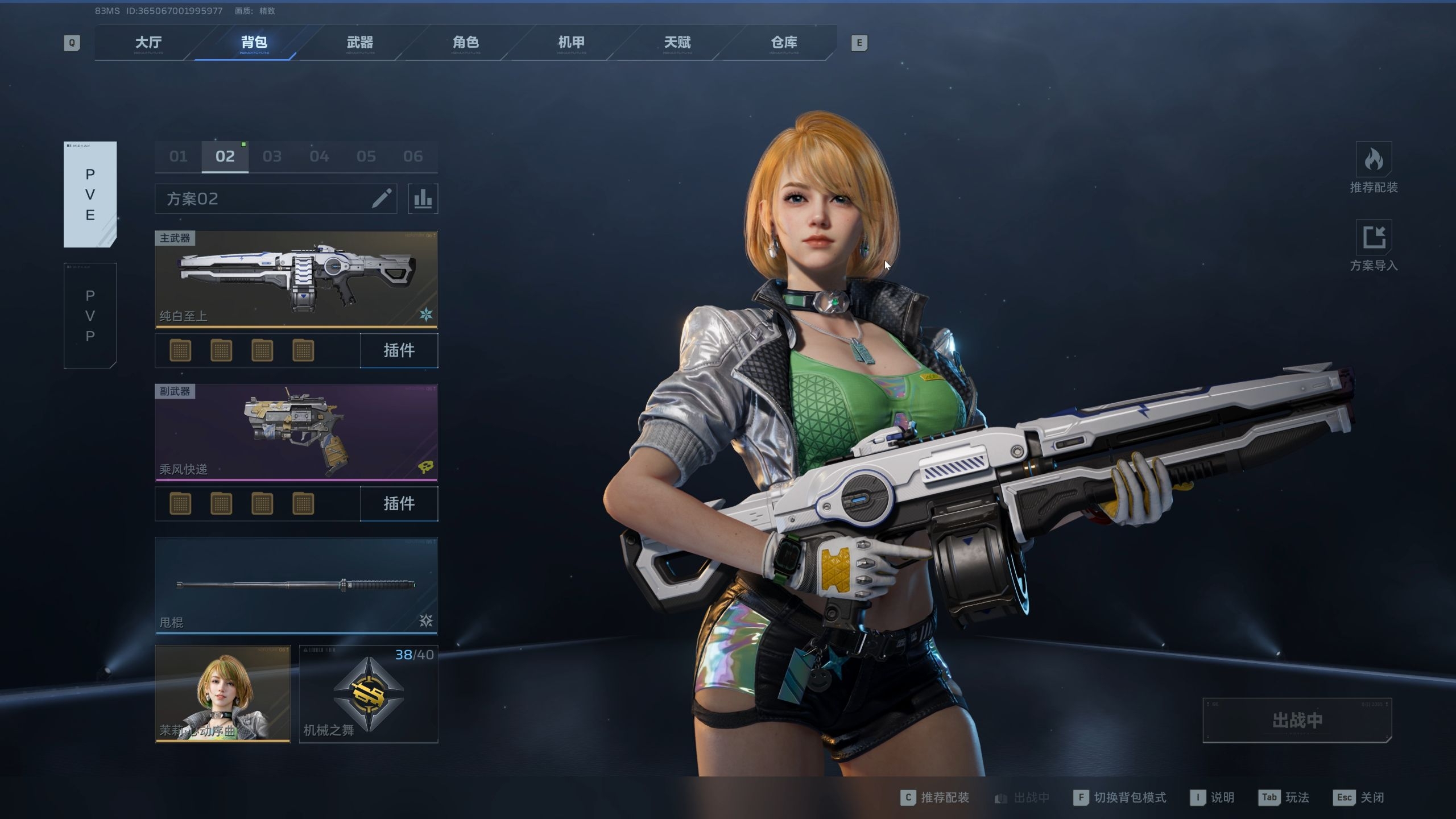The width and height of the screenshot is (1456, 819).
Task: Go to the 机甲 mech tab
Action: point(572,43)
